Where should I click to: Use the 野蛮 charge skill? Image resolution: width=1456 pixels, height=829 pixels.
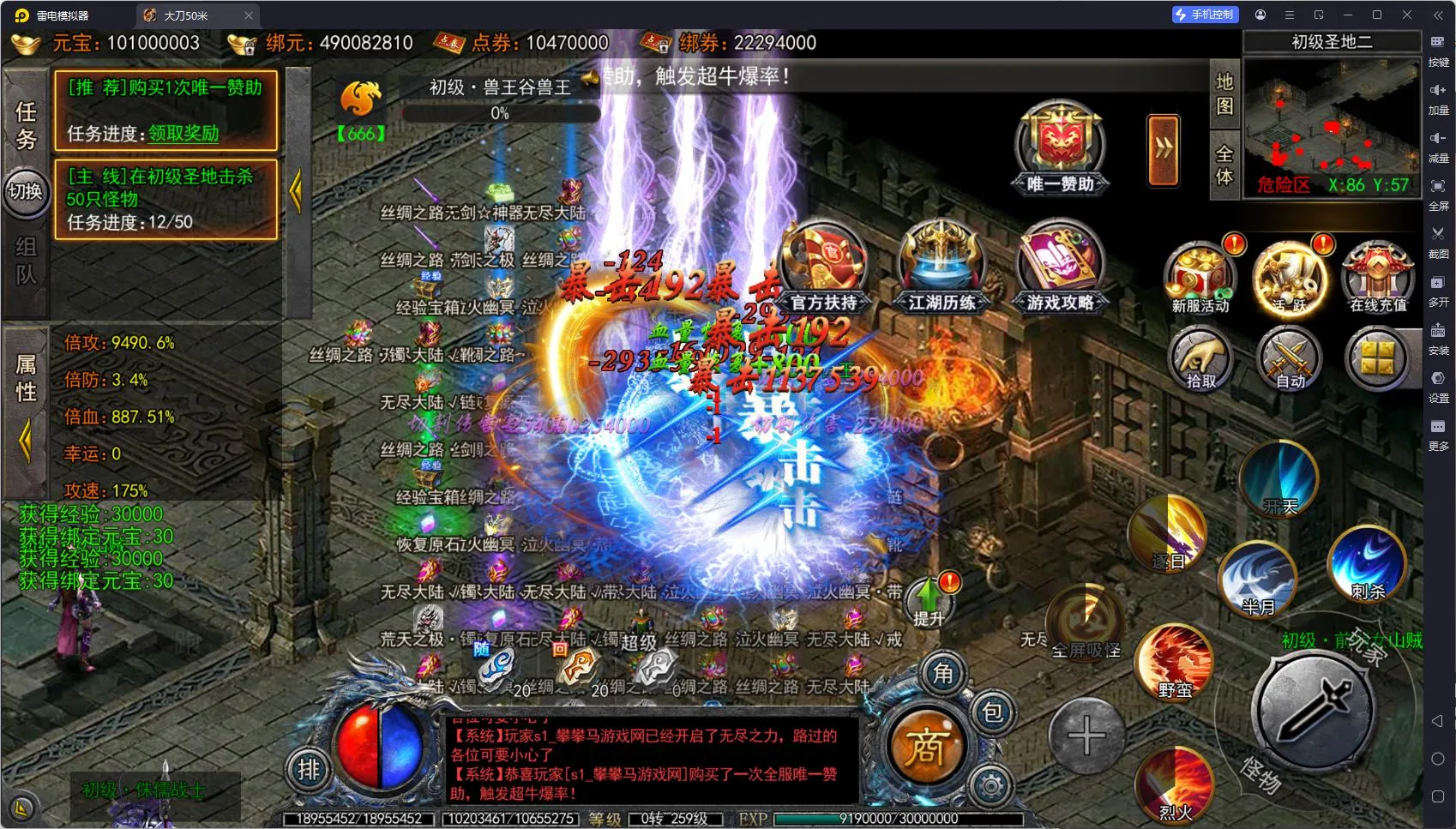click(x=1175, y=660)
